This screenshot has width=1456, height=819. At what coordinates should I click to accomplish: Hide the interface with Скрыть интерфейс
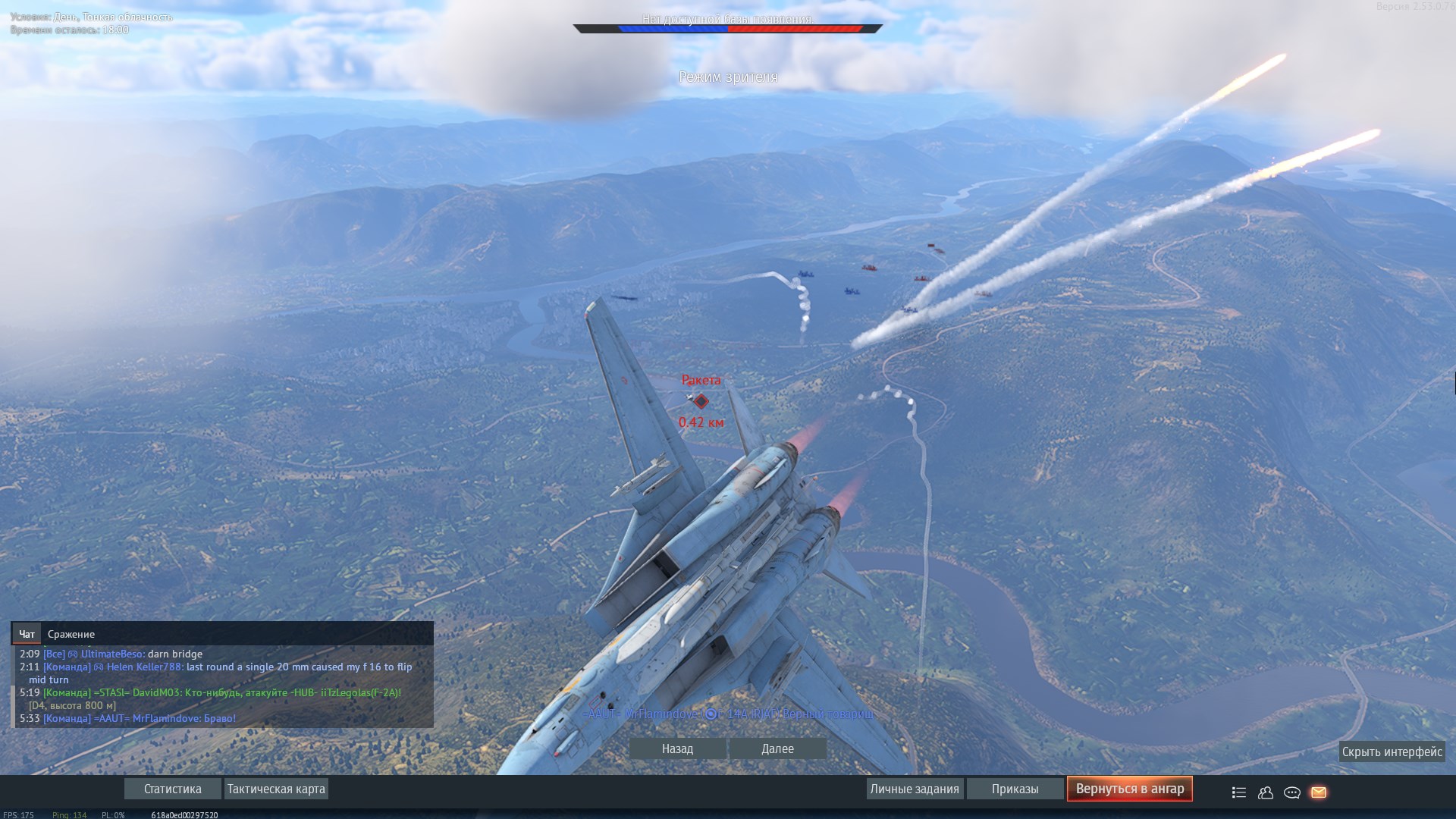pos(1392,752)
